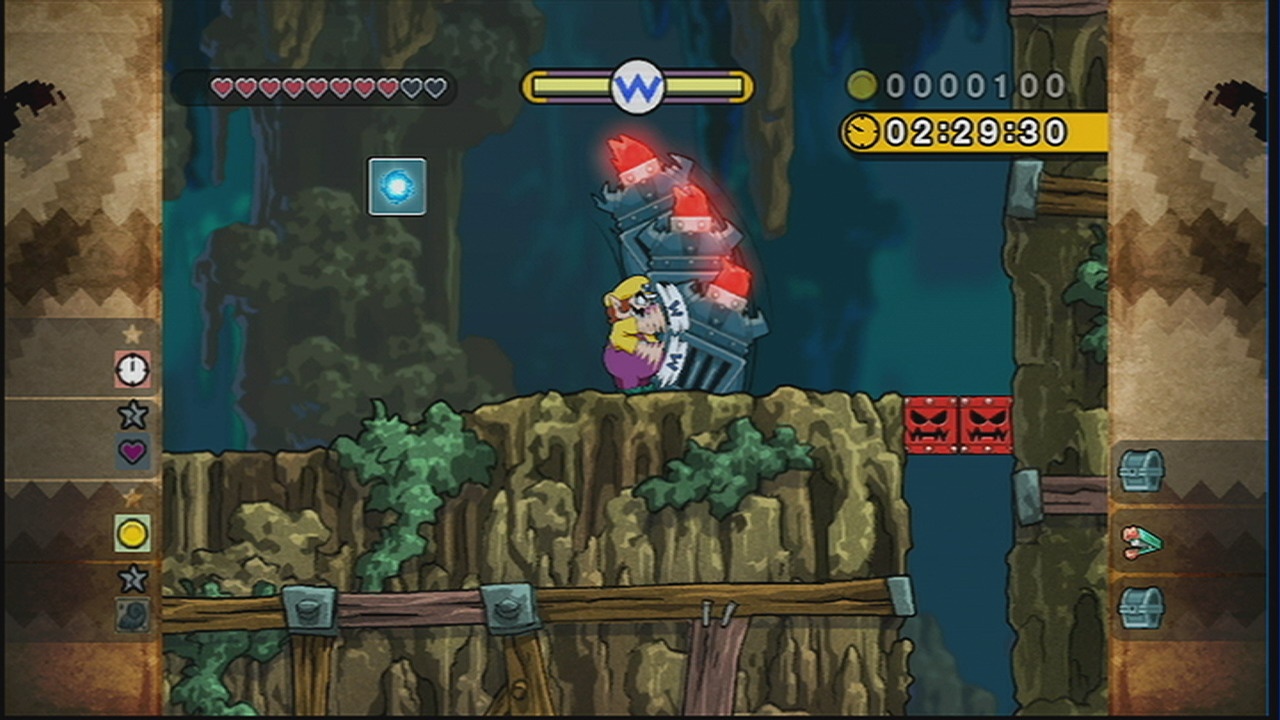Screen dimensions: 1280x720
Task: Click the red angry-face block barrier
Action: (958, 426)
